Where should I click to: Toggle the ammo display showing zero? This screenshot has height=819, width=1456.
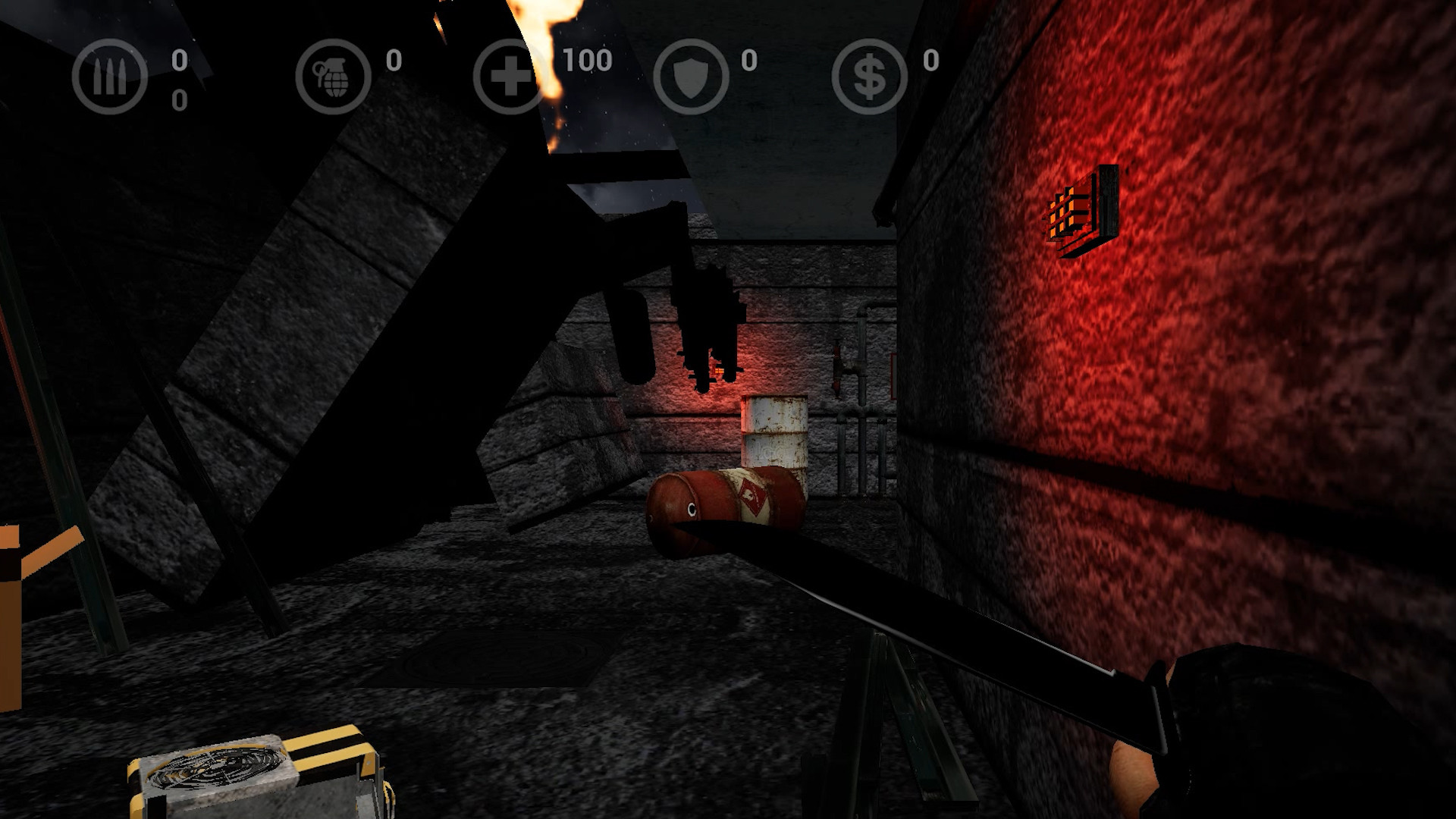point(180,61)
